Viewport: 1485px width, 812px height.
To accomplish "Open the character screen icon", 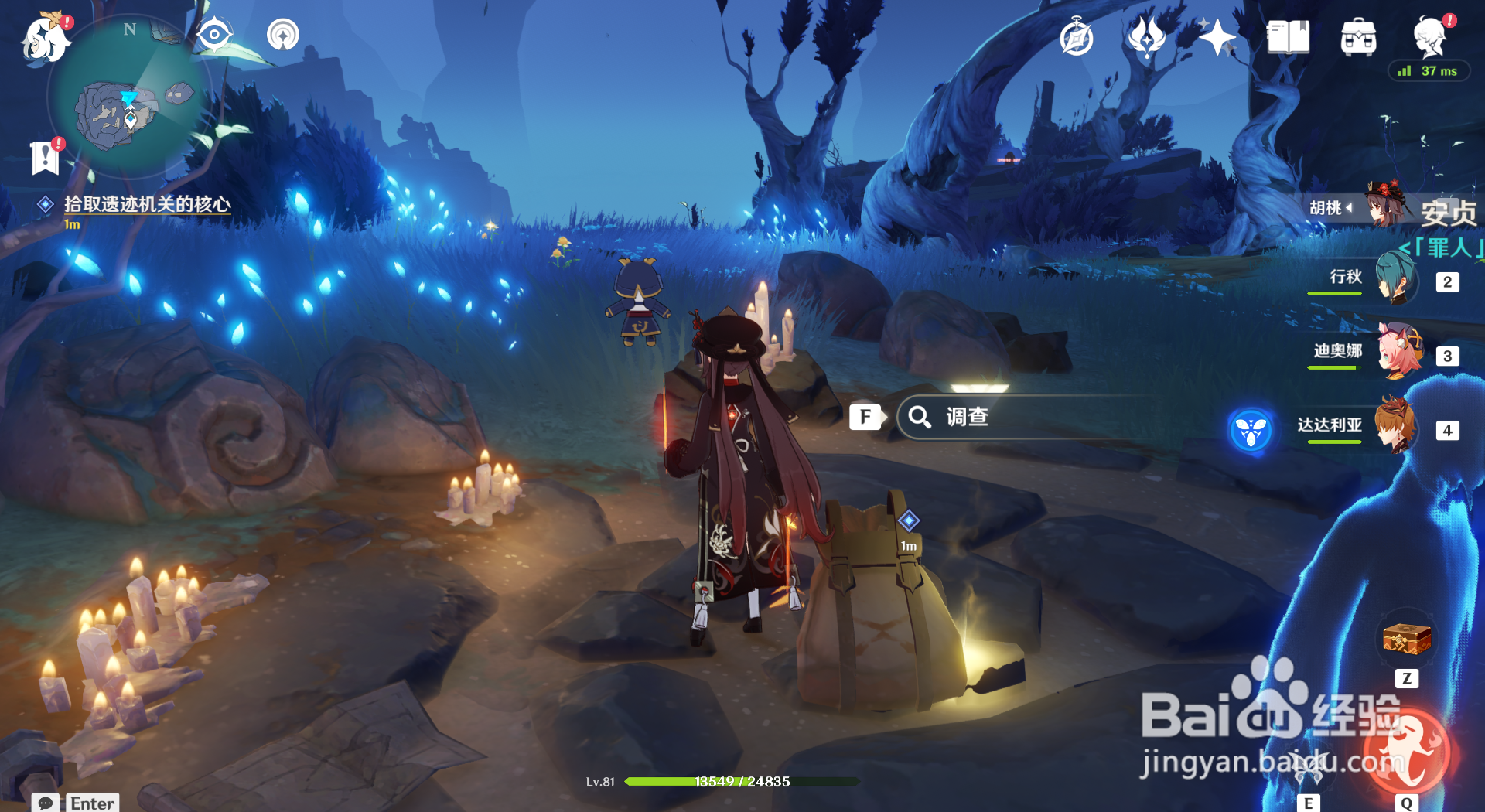I will [1429, 37].
